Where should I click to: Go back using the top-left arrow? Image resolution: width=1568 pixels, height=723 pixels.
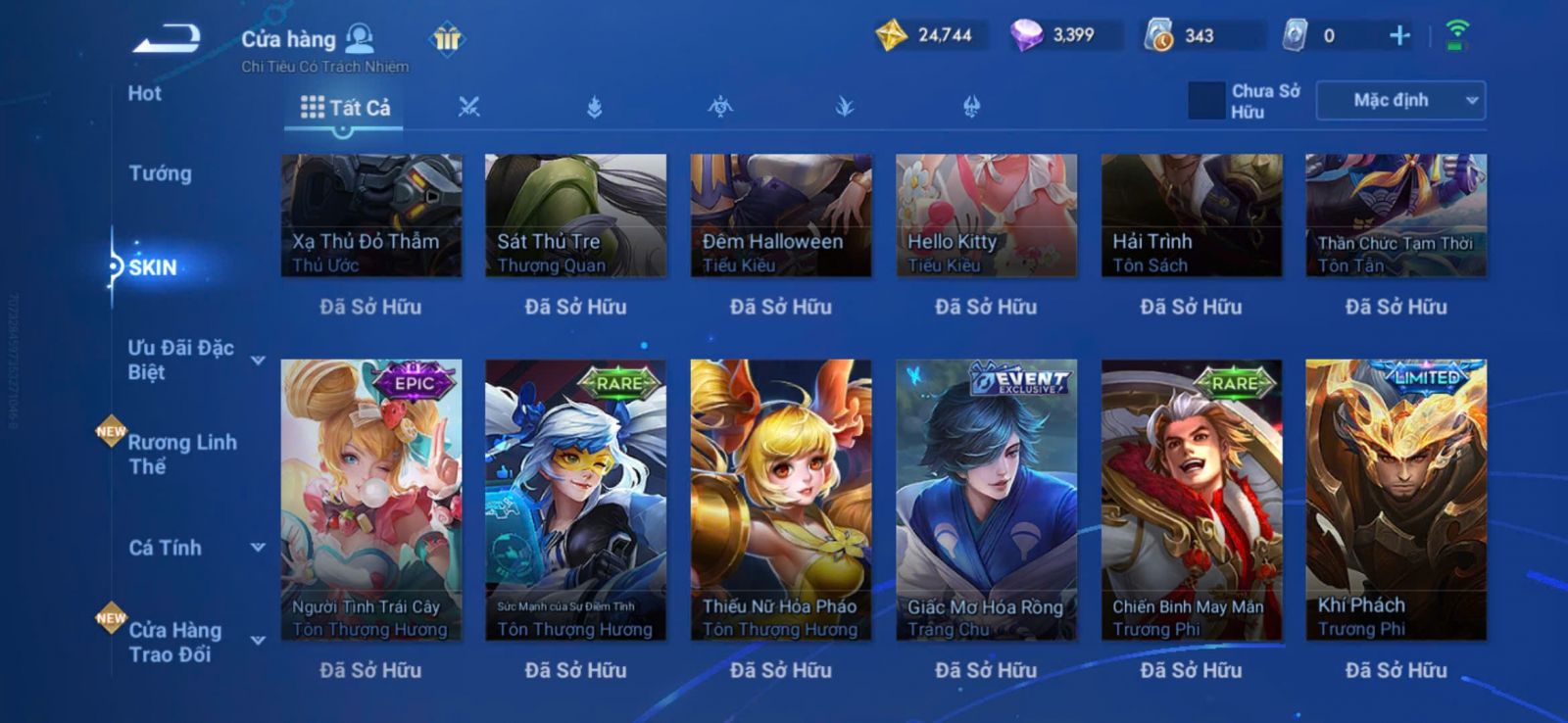167,39
